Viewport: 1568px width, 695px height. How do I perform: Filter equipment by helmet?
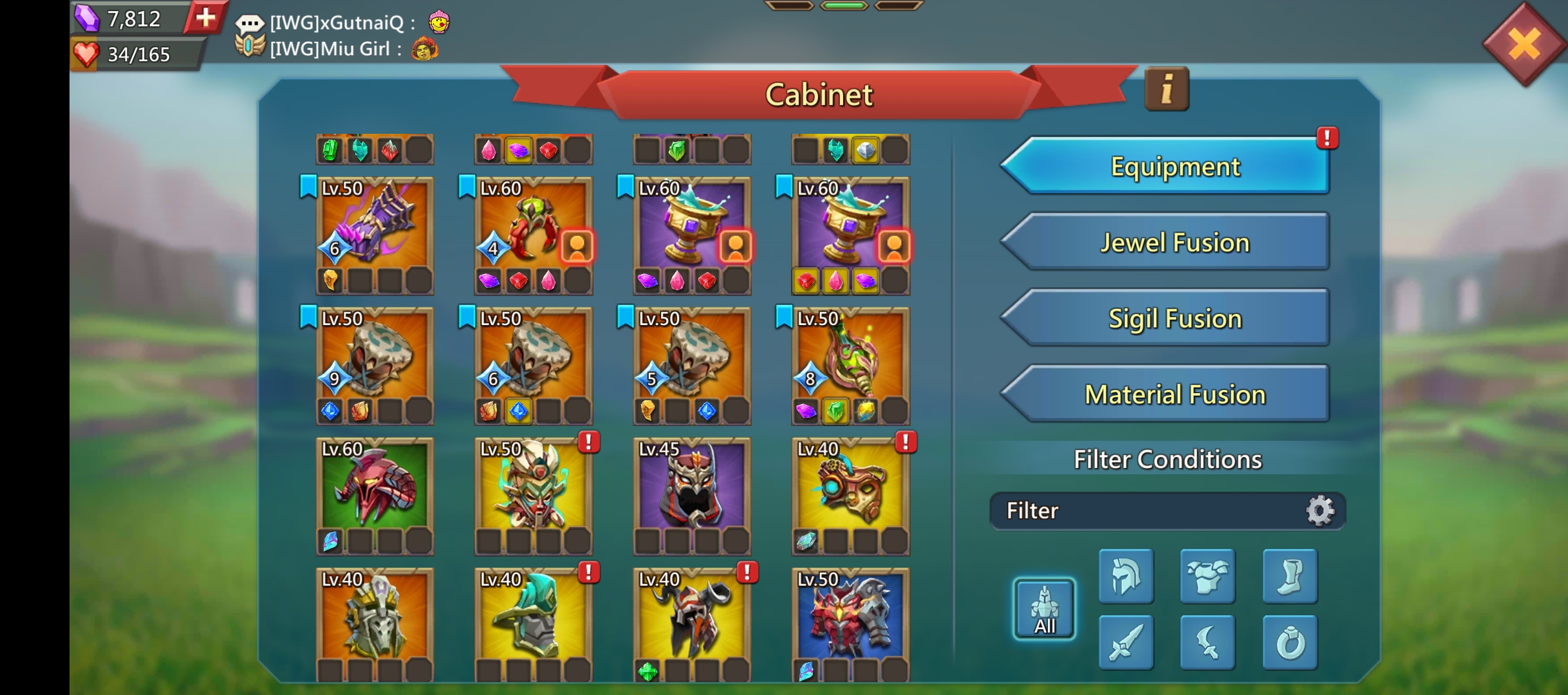coord(1126,577)
